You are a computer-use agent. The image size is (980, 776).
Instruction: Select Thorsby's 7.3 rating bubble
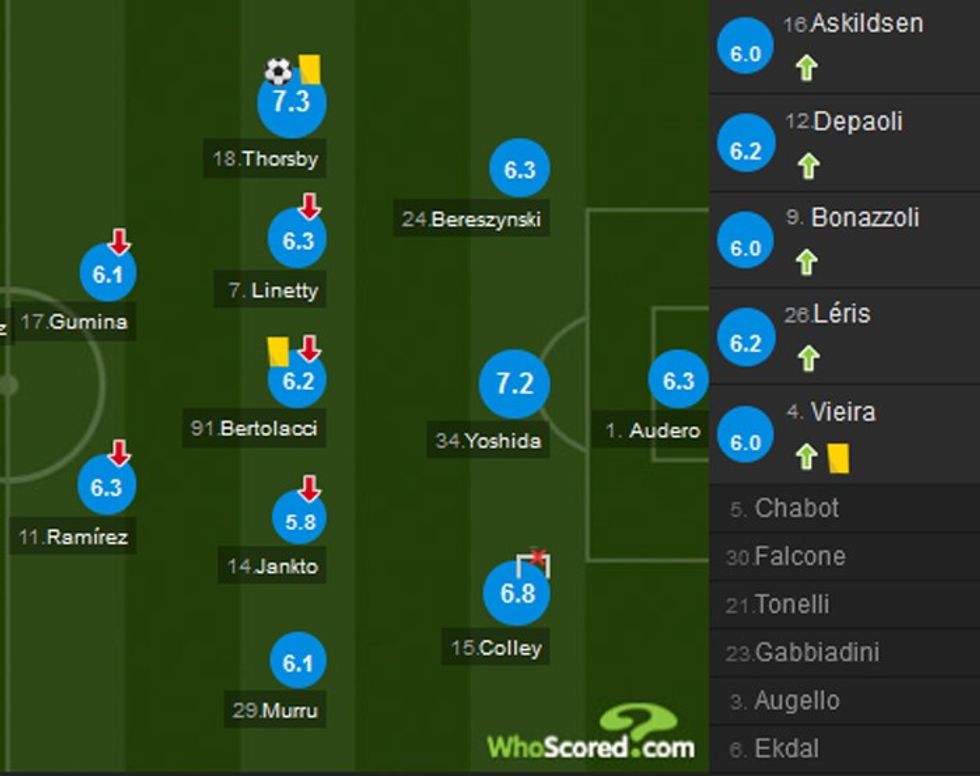(291, 103)
